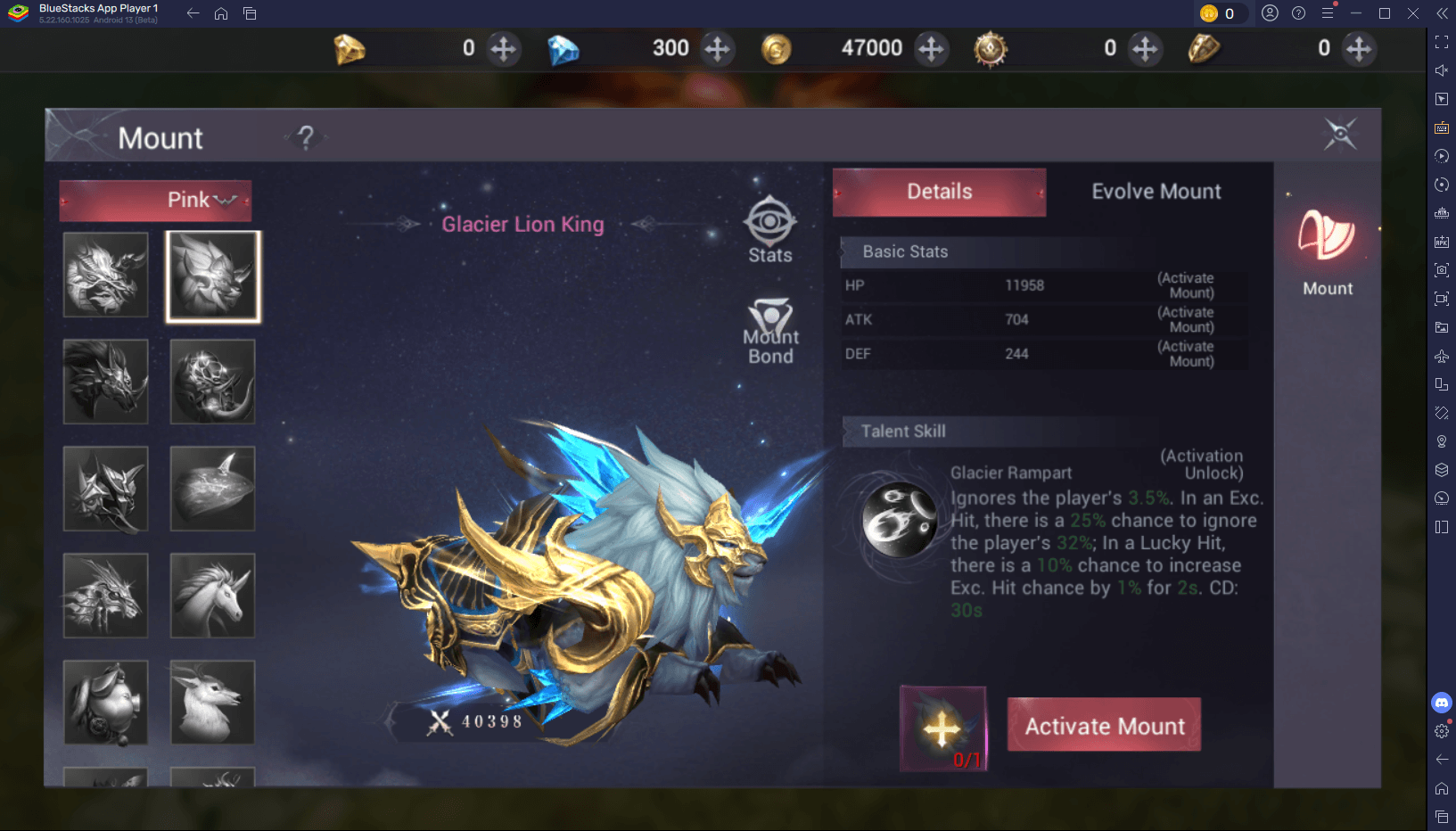Switch to the Evolve Mount tab
The image size is (1456, 831).
pos(1156,192)
